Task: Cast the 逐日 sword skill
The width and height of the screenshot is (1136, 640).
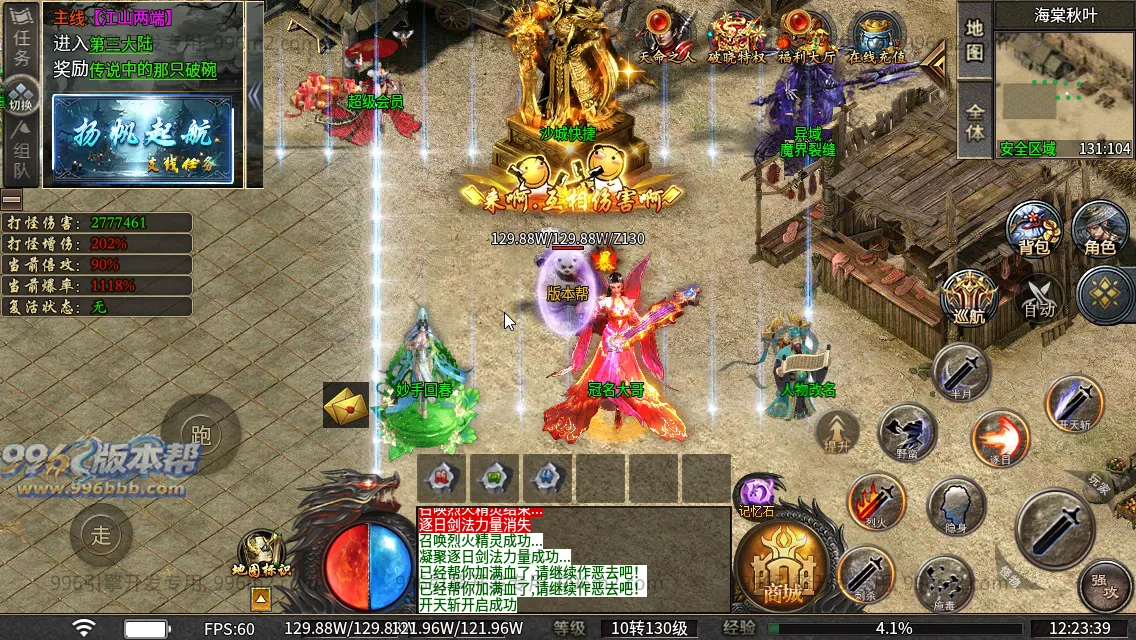Action: [x=1000, y=438]
